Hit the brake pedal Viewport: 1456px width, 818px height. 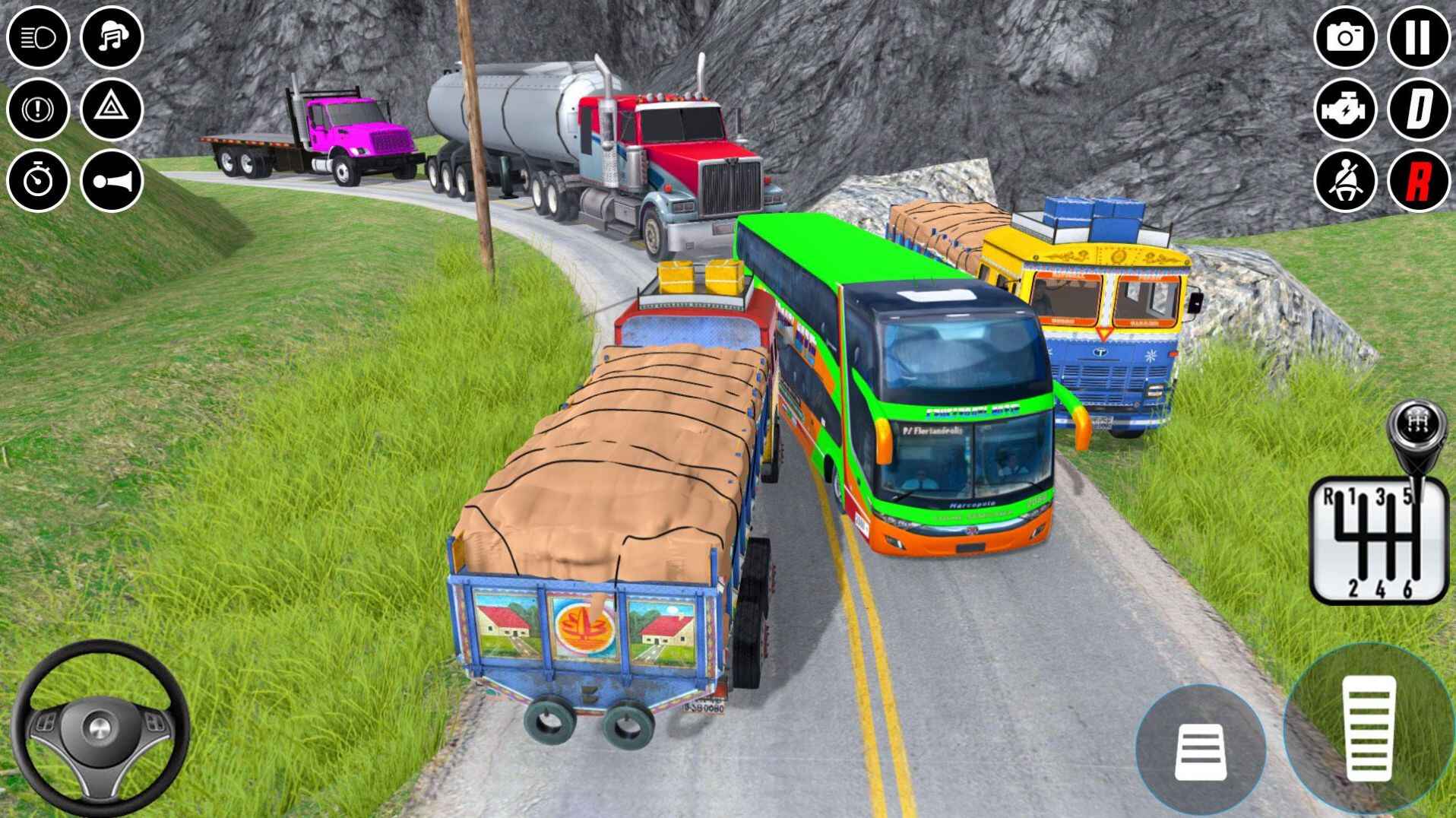1200,751
